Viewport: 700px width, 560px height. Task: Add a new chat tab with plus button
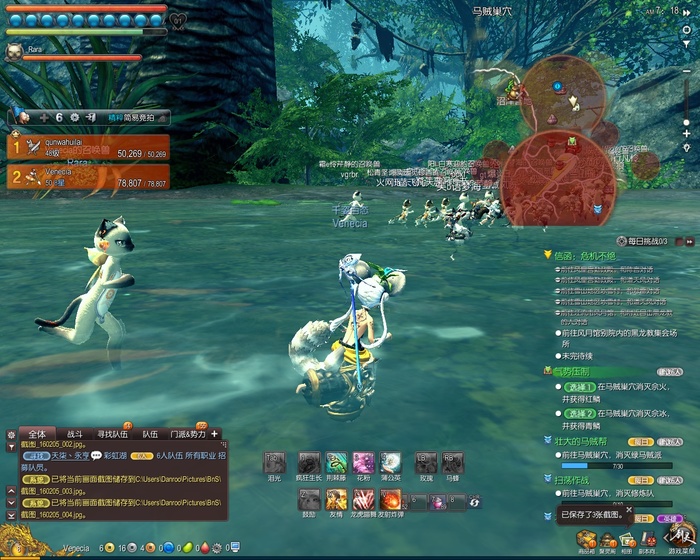point(214,434)
